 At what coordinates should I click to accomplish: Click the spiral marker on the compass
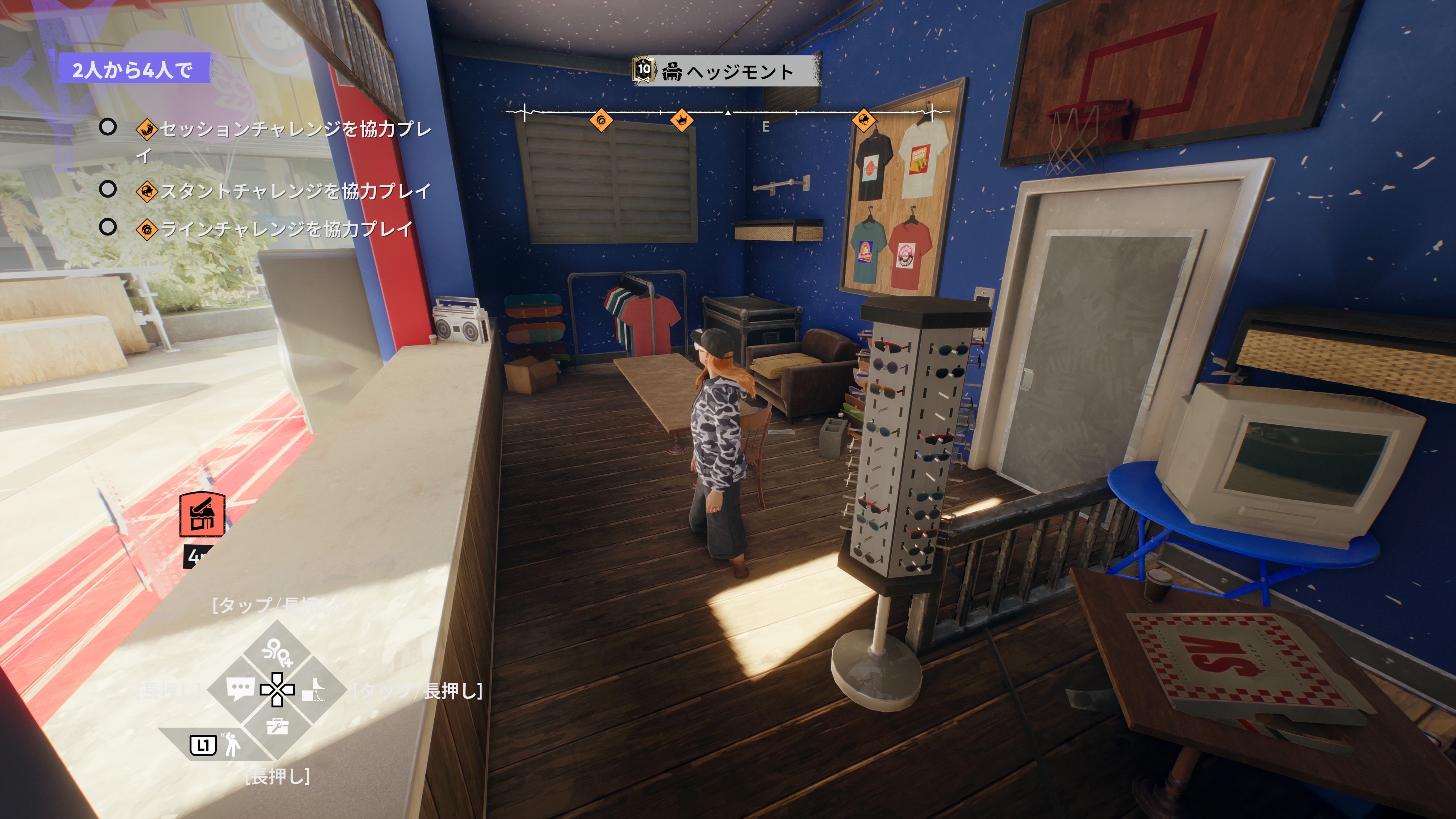[x=601, y=120]
